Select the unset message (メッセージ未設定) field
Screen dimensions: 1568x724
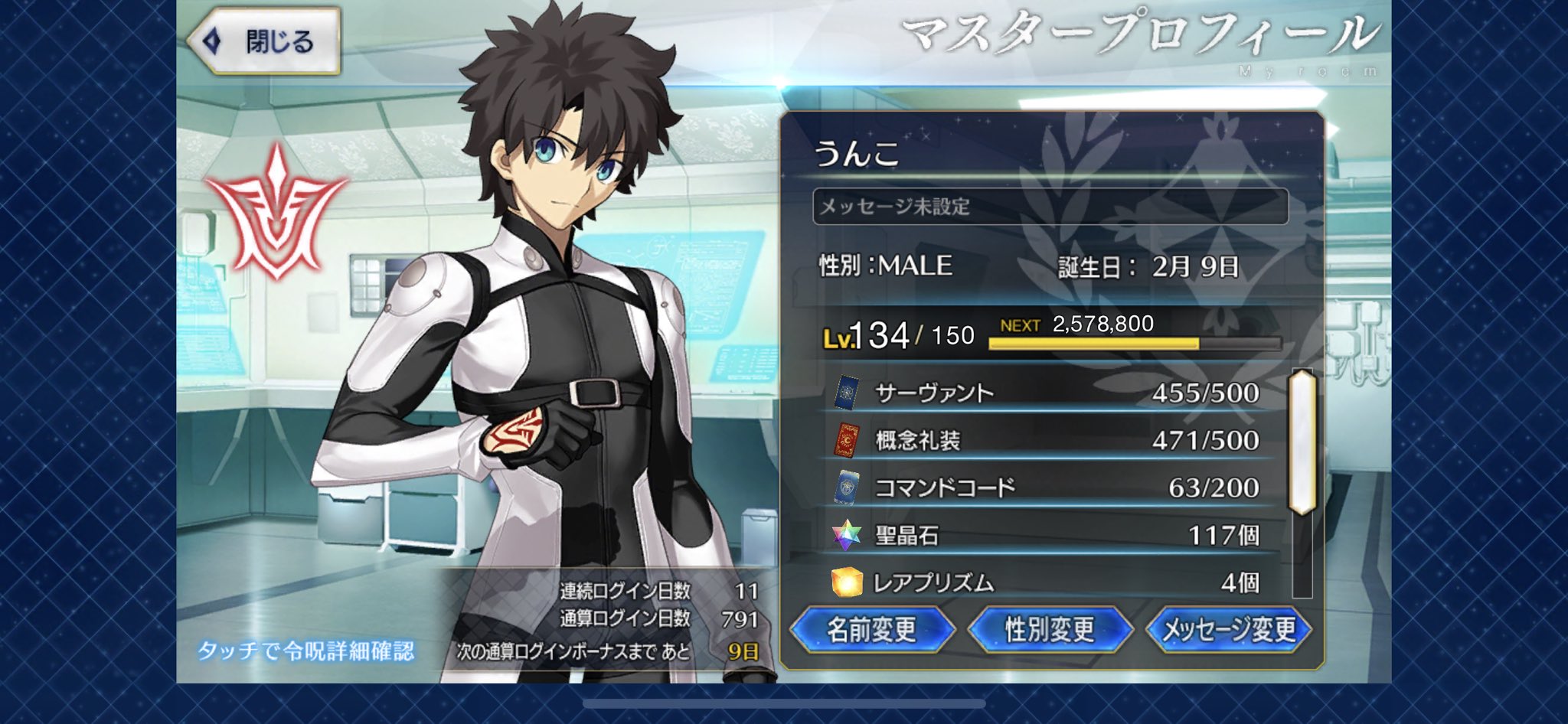(x=1050, y=207)
